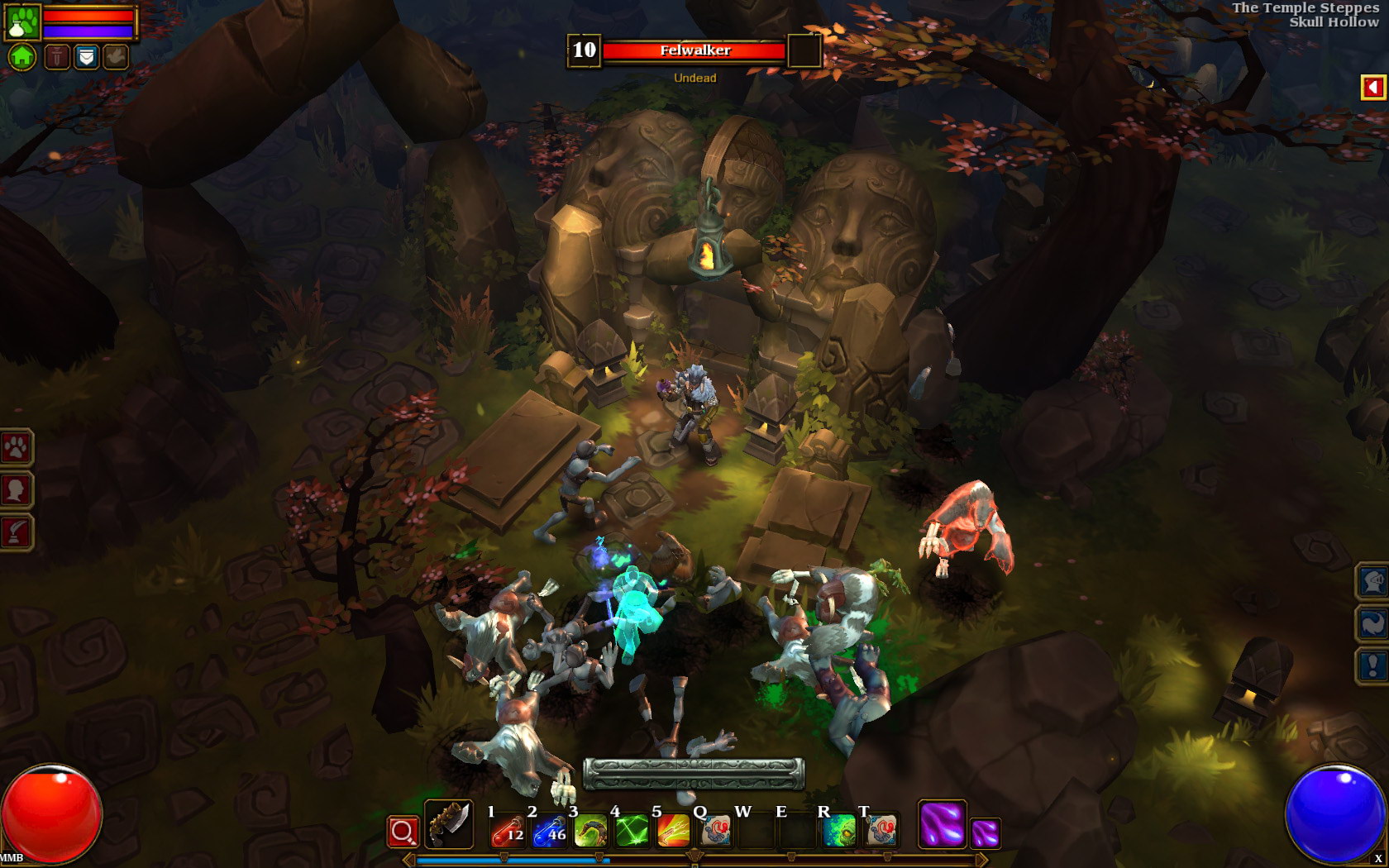This screenshot has height=868, width=1389.
Task: Select the large purple streaks skill
Action: [x=942, y=824]
